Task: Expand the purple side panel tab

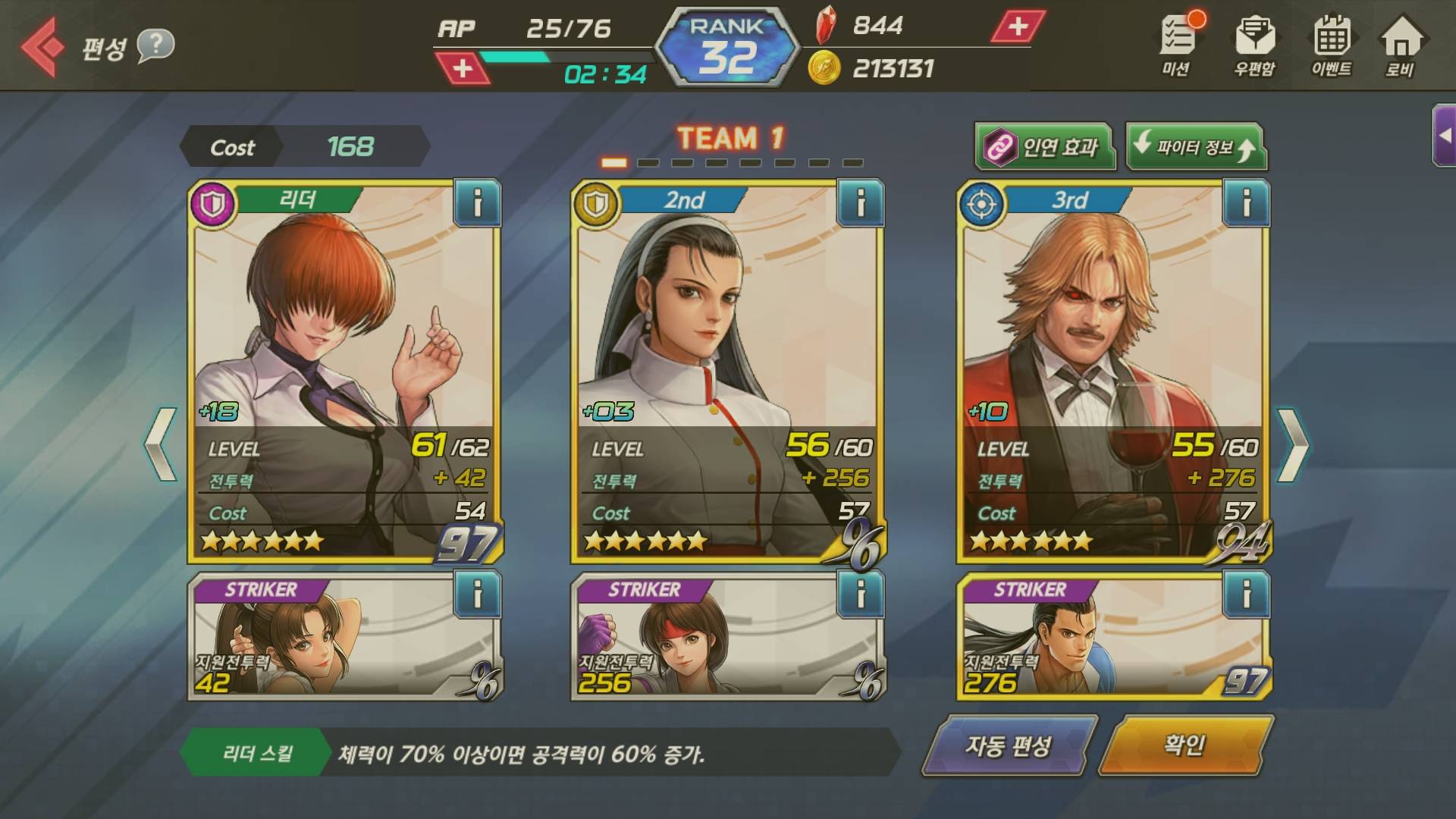Action: pos(1444,136)
